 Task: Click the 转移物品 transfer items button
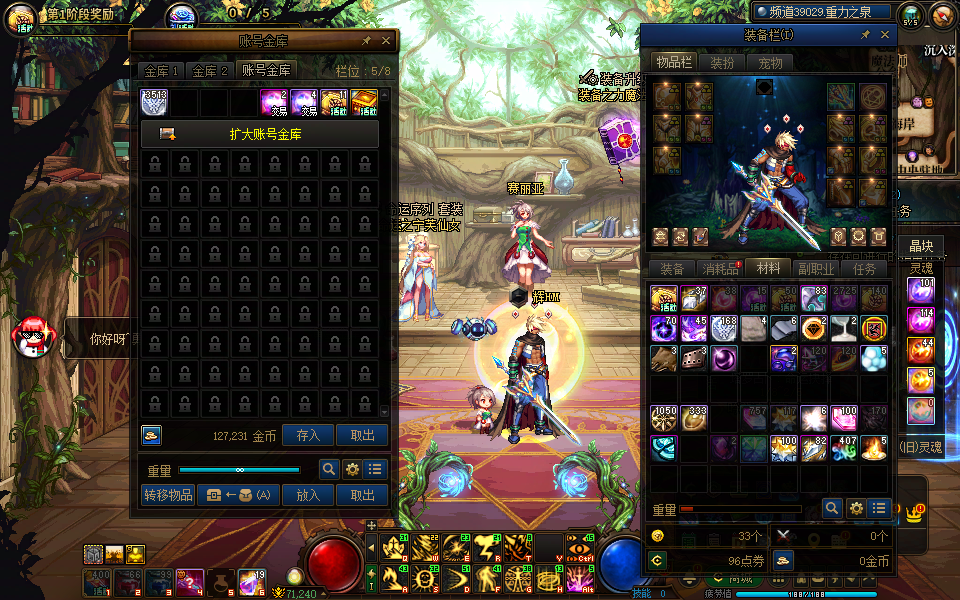(x=167, y=495)
